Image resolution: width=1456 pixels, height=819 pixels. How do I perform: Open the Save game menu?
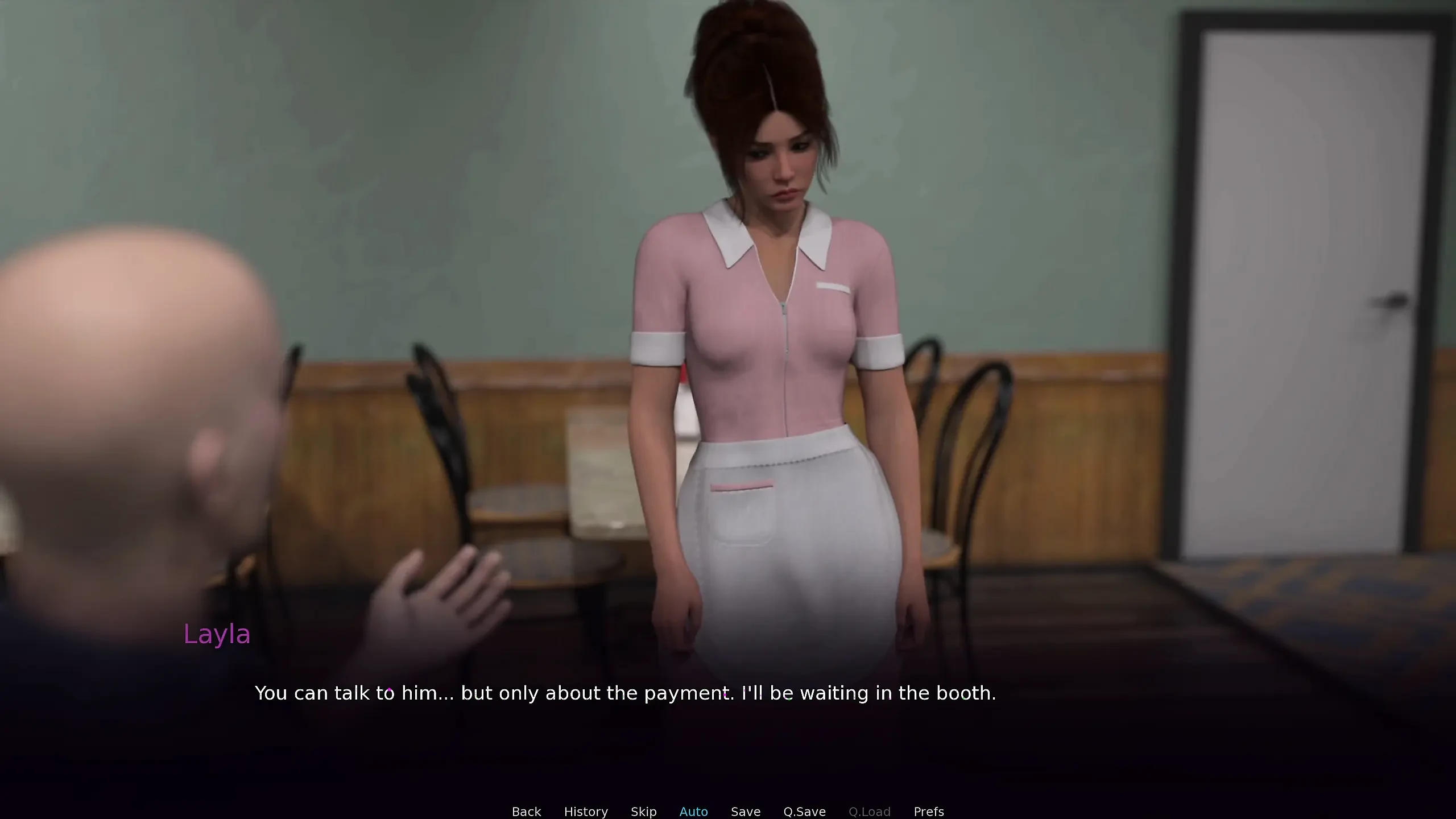click(745, 811)
